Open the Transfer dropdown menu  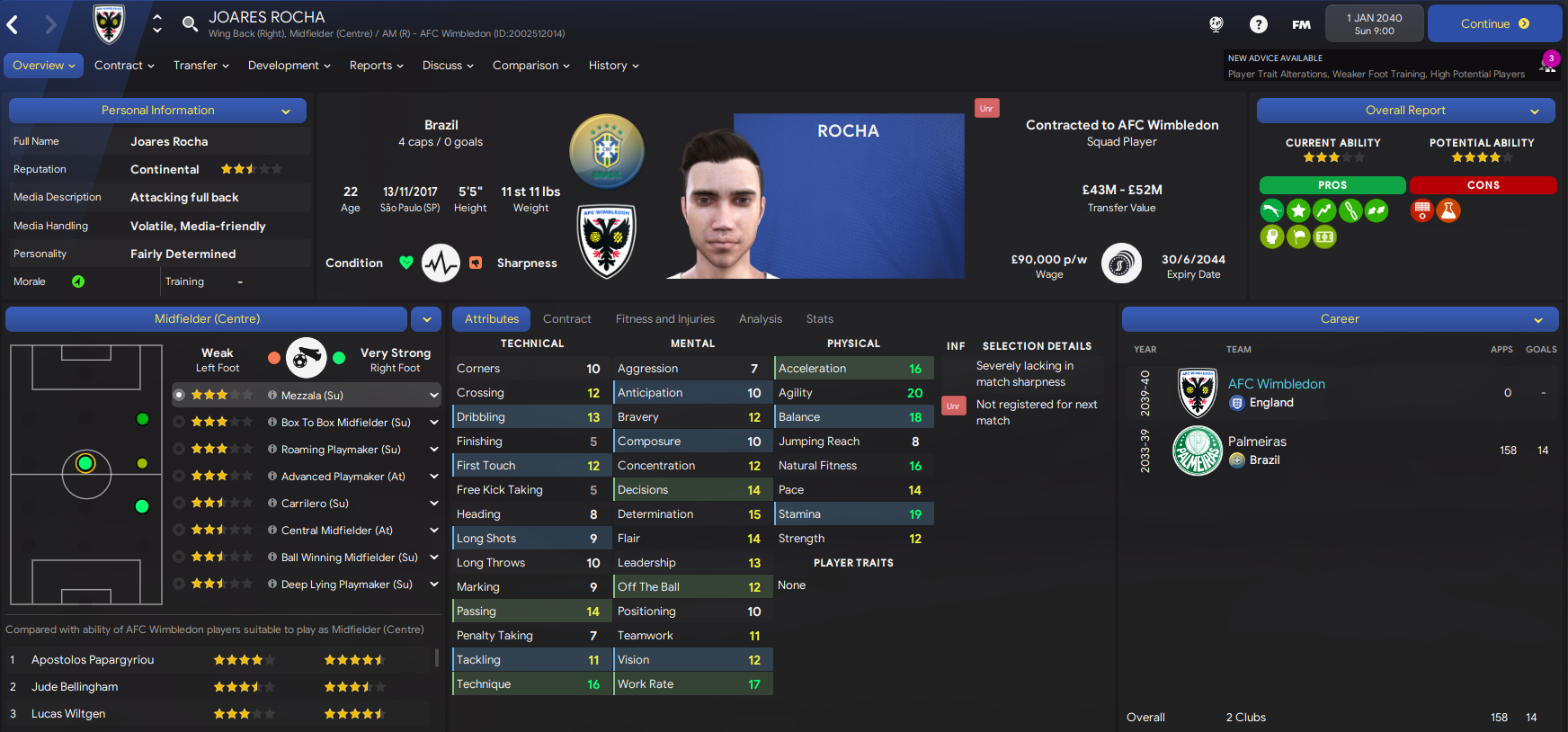pos(200,66)
